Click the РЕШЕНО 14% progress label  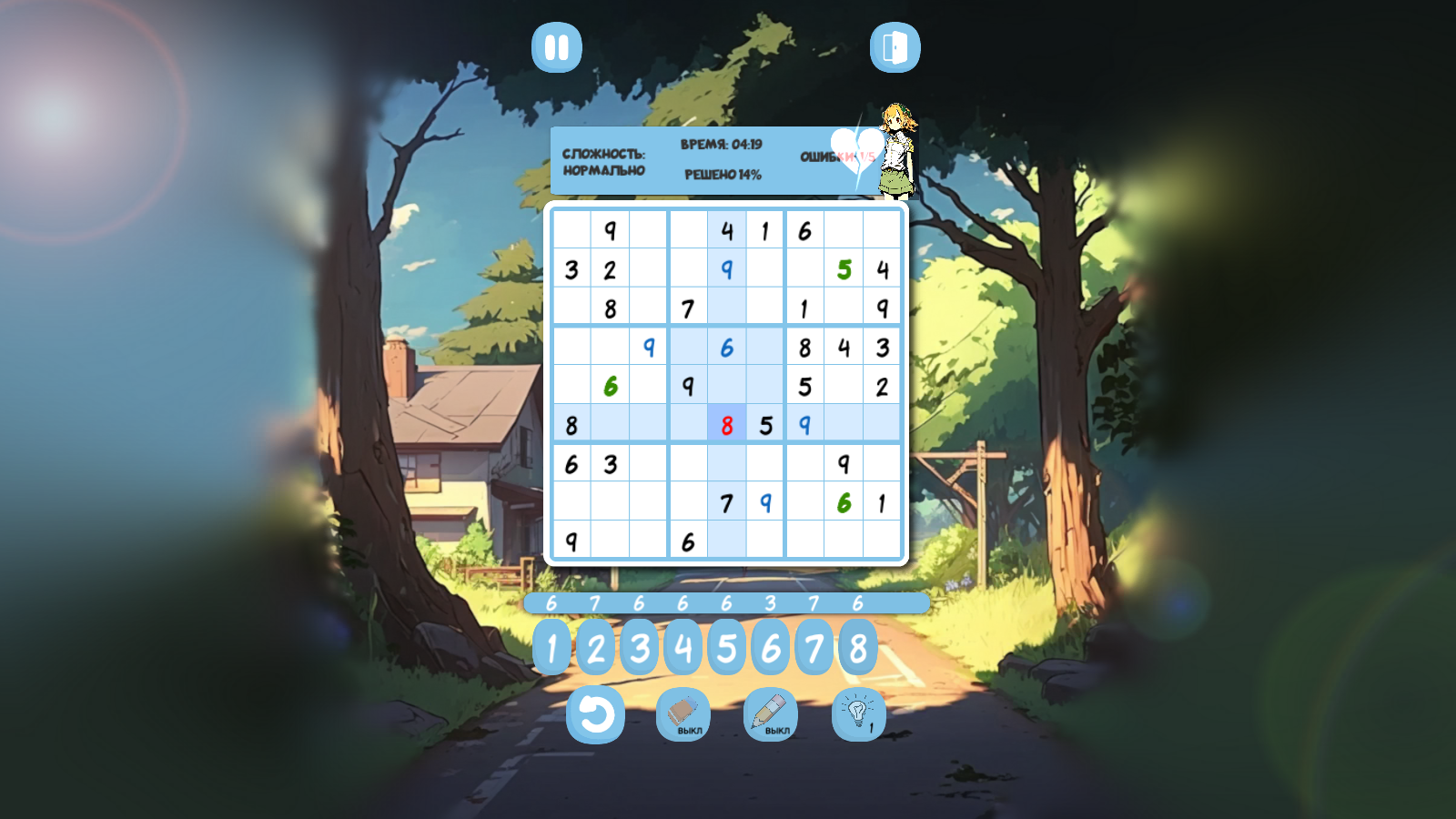coord(722,176)
